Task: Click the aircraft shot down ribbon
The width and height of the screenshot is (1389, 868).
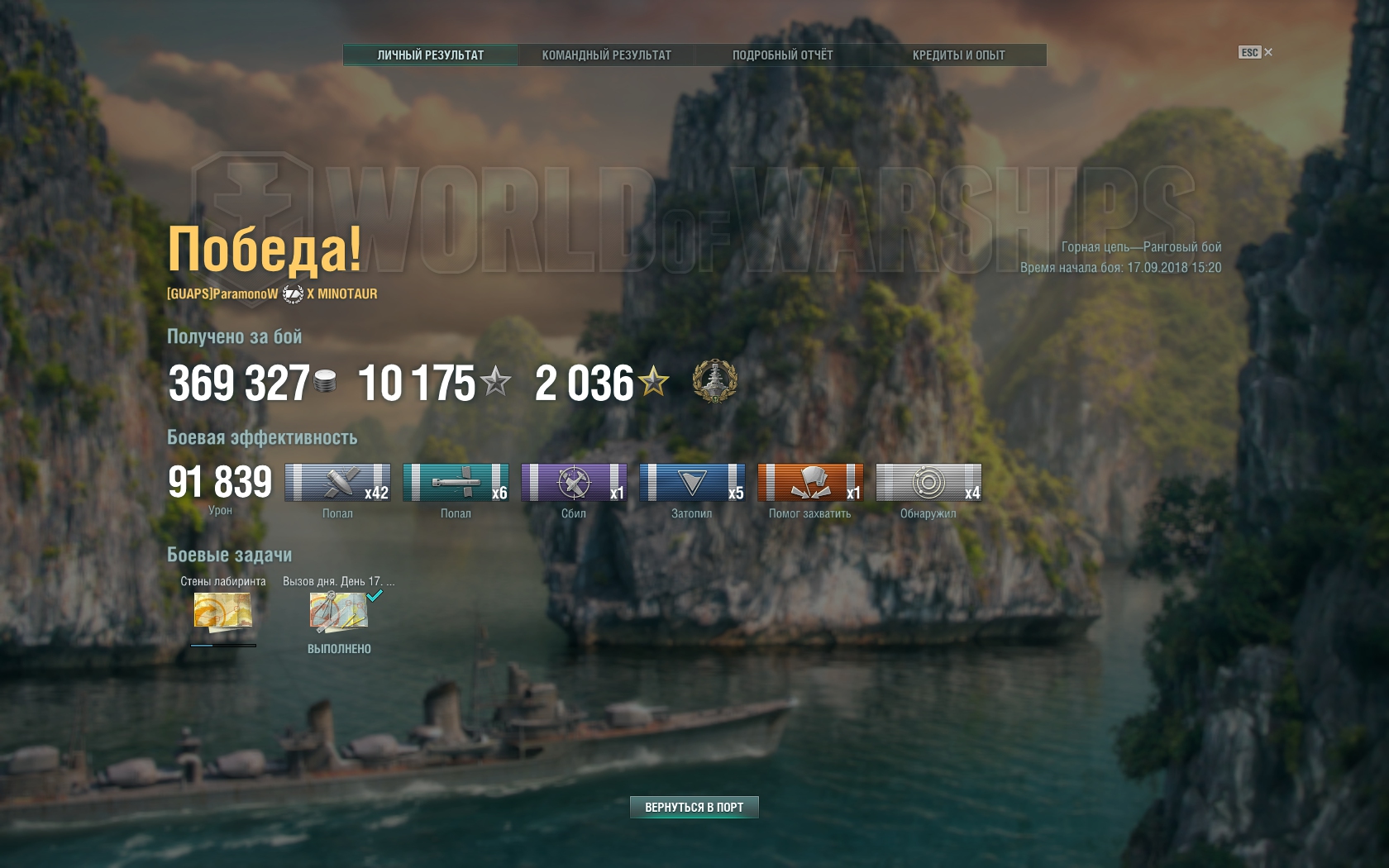Action: [x=574, y=483]
